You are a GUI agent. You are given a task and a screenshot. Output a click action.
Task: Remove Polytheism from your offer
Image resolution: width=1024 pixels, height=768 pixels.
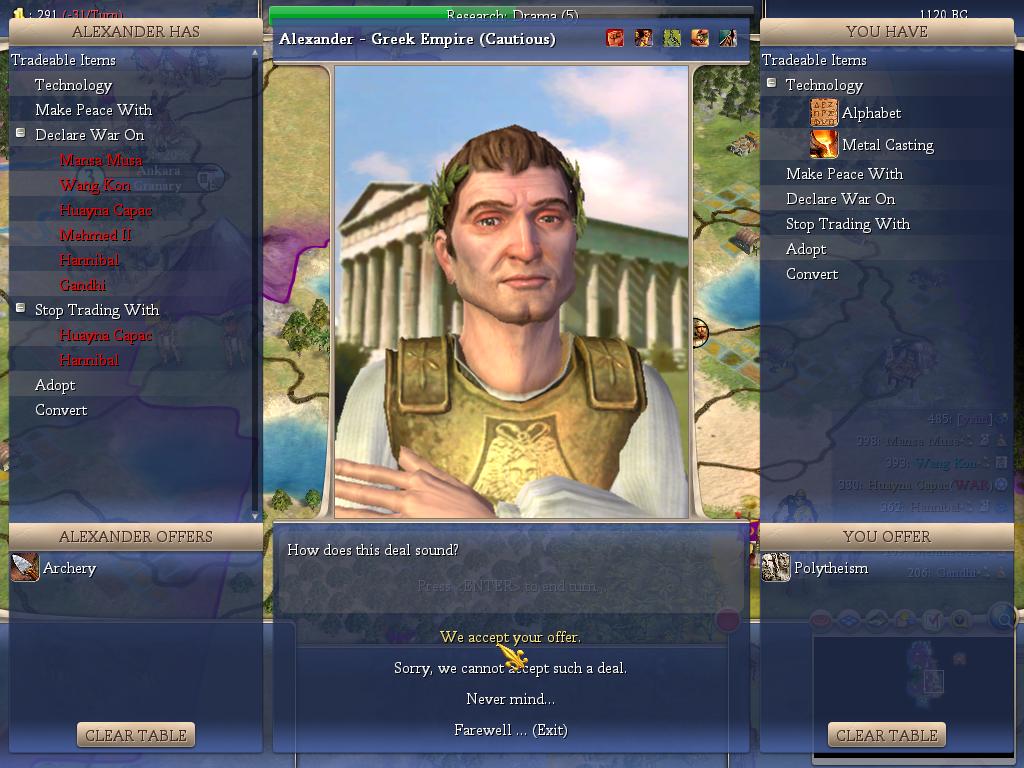click(x=830, y=568)
